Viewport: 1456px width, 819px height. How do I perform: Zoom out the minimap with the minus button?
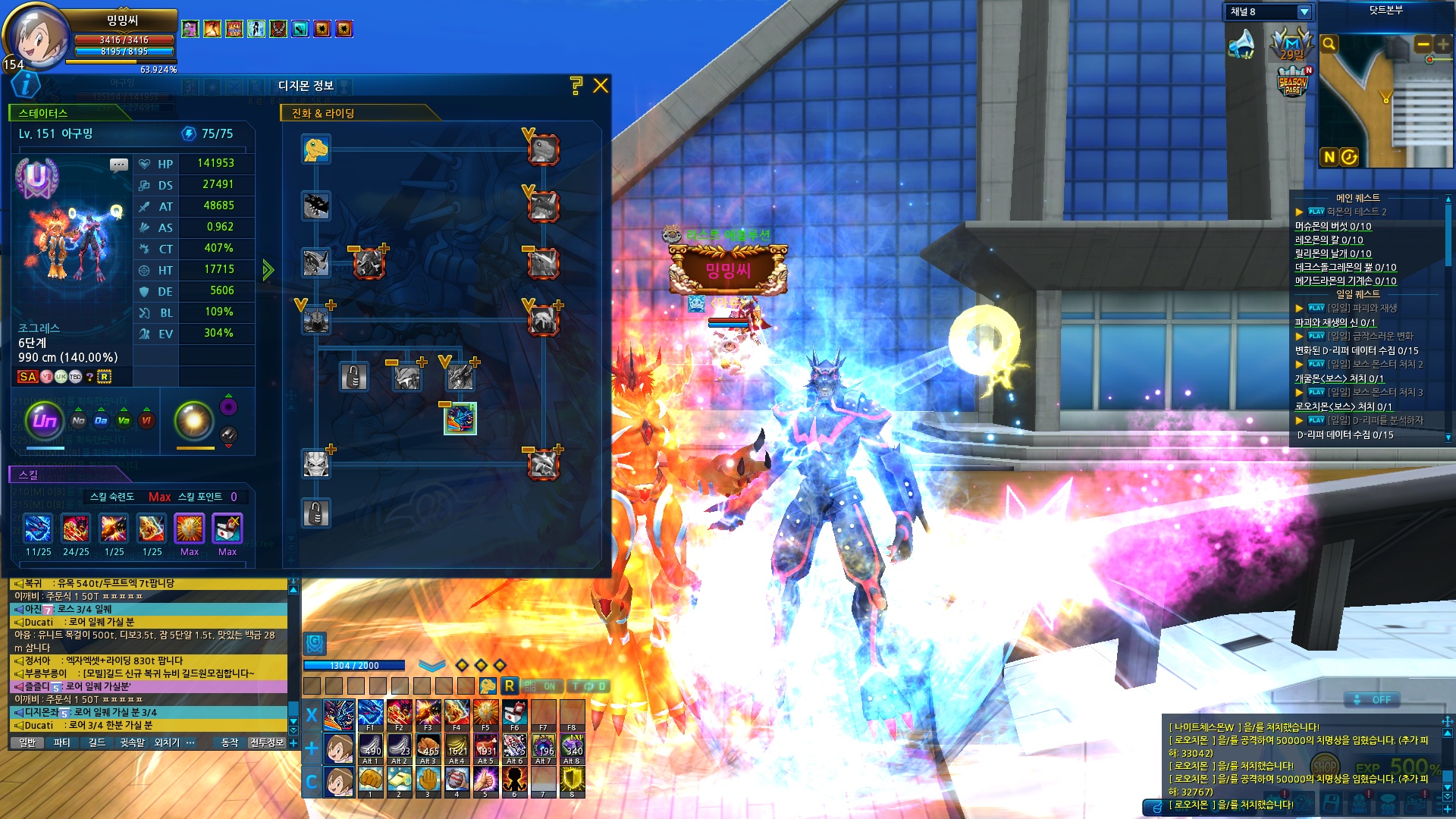click(x=1423, y=45)
